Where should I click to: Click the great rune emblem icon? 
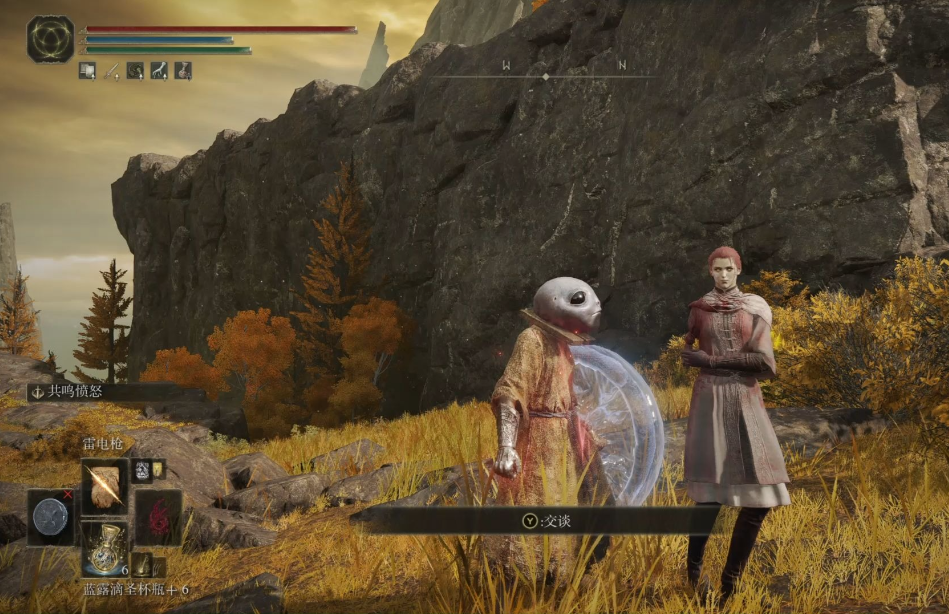point(50,39)
